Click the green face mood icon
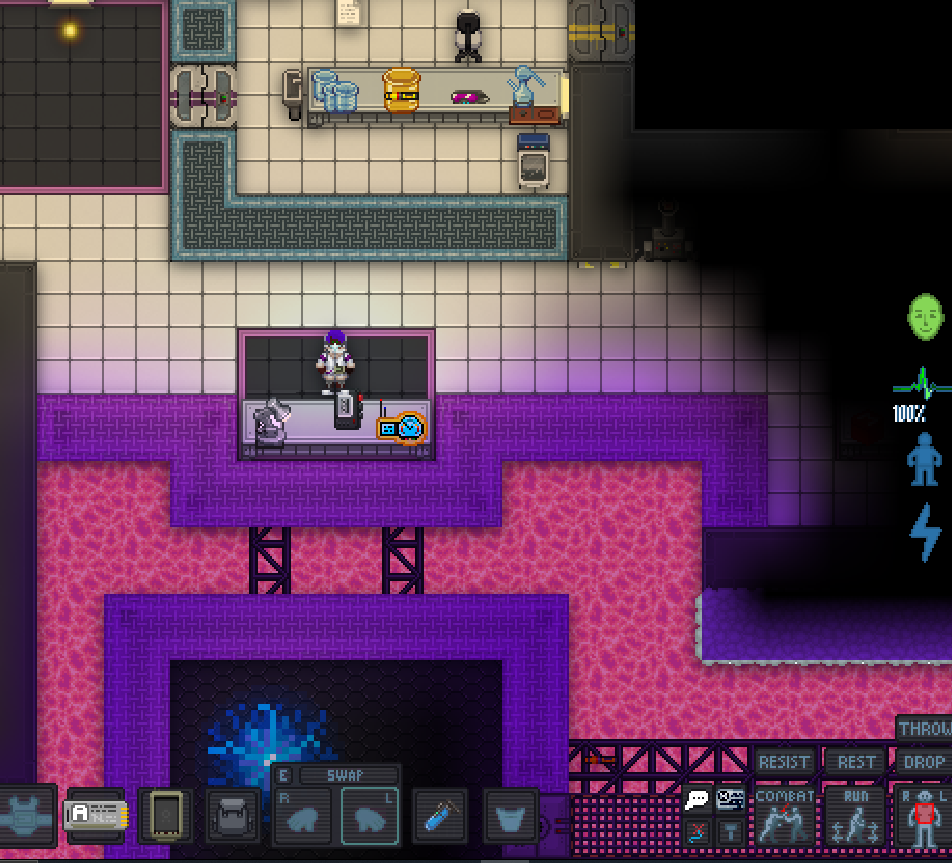This screenshot has height=863, width=952. click(926, 318)
